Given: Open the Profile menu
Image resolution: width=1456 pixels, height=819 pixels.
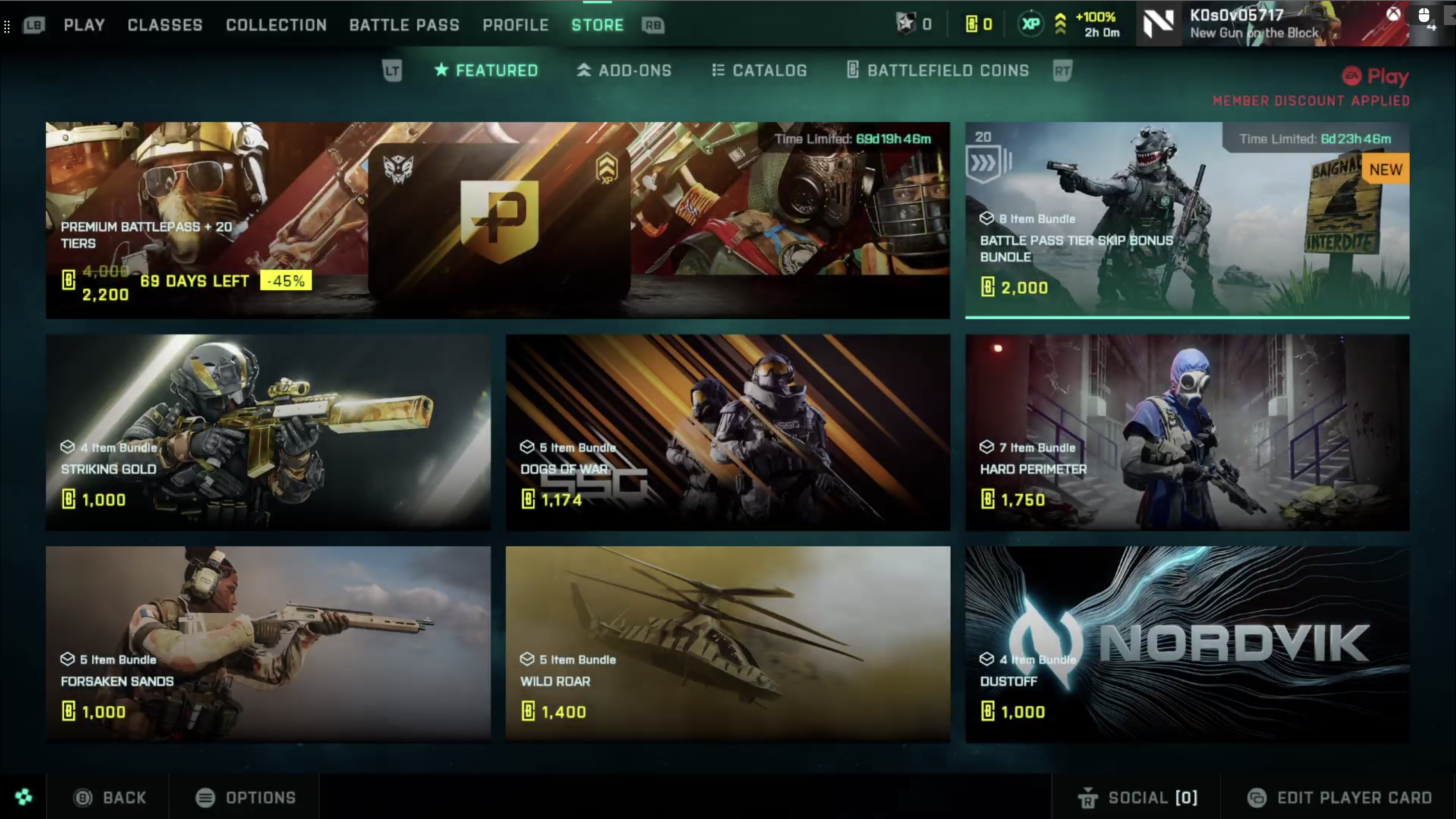Looking at the screenshot, I should [x=516, y=25].
